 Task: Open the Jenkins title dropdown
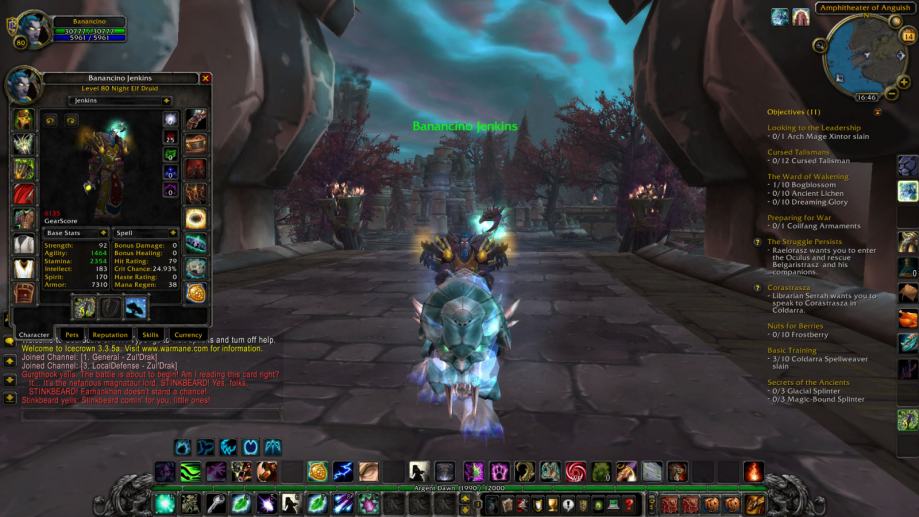point(120,101)
